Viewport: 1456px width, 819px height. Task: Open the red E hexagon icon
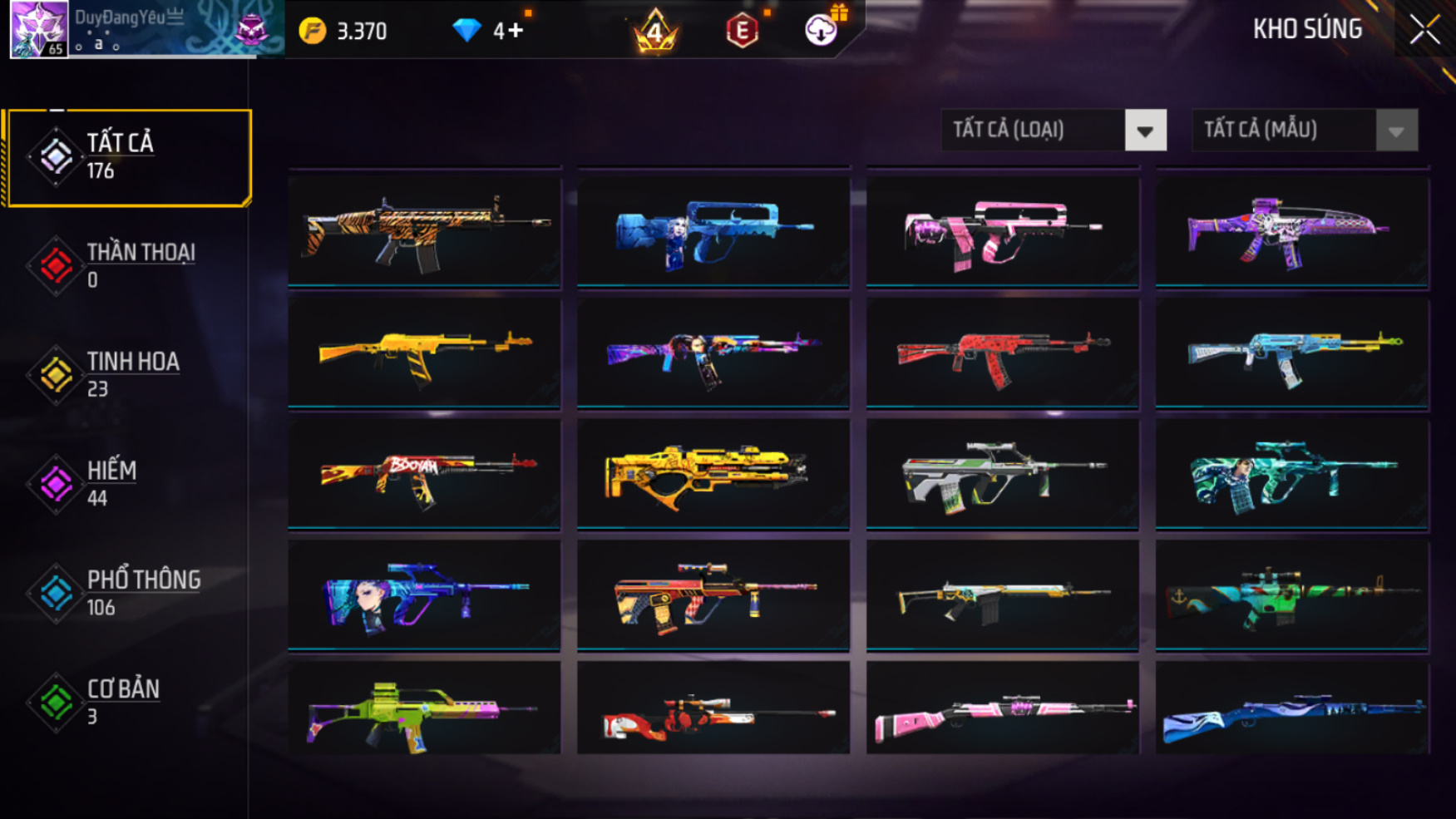click(x=742, y=31)
